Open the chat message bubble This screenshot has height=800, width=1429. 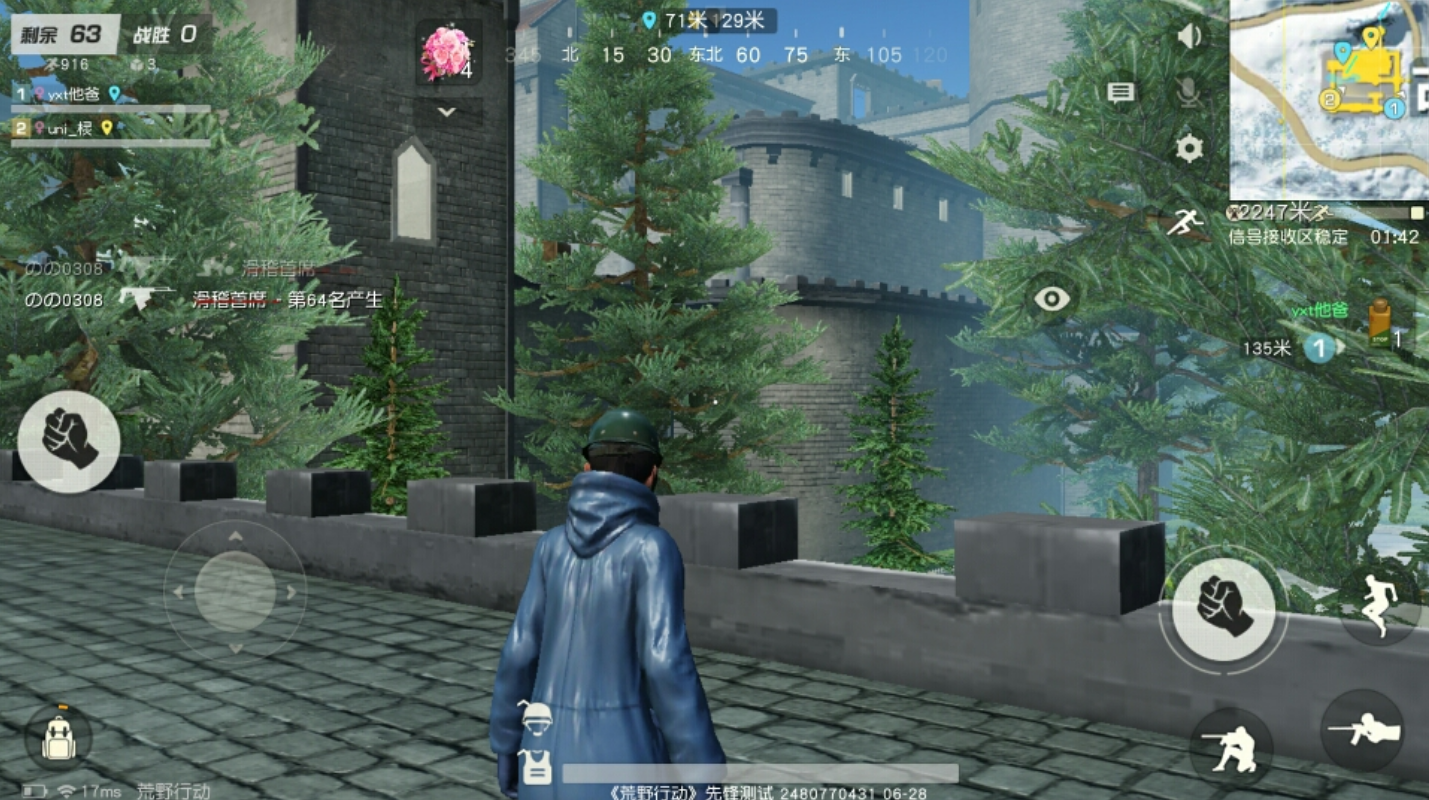pos(1120,93)
